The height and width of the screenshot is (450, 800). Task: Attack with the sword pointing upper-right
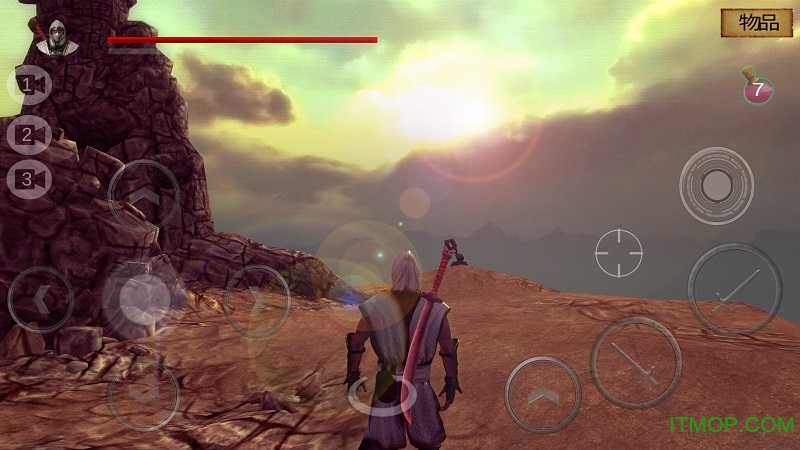(x=734, y=289)
